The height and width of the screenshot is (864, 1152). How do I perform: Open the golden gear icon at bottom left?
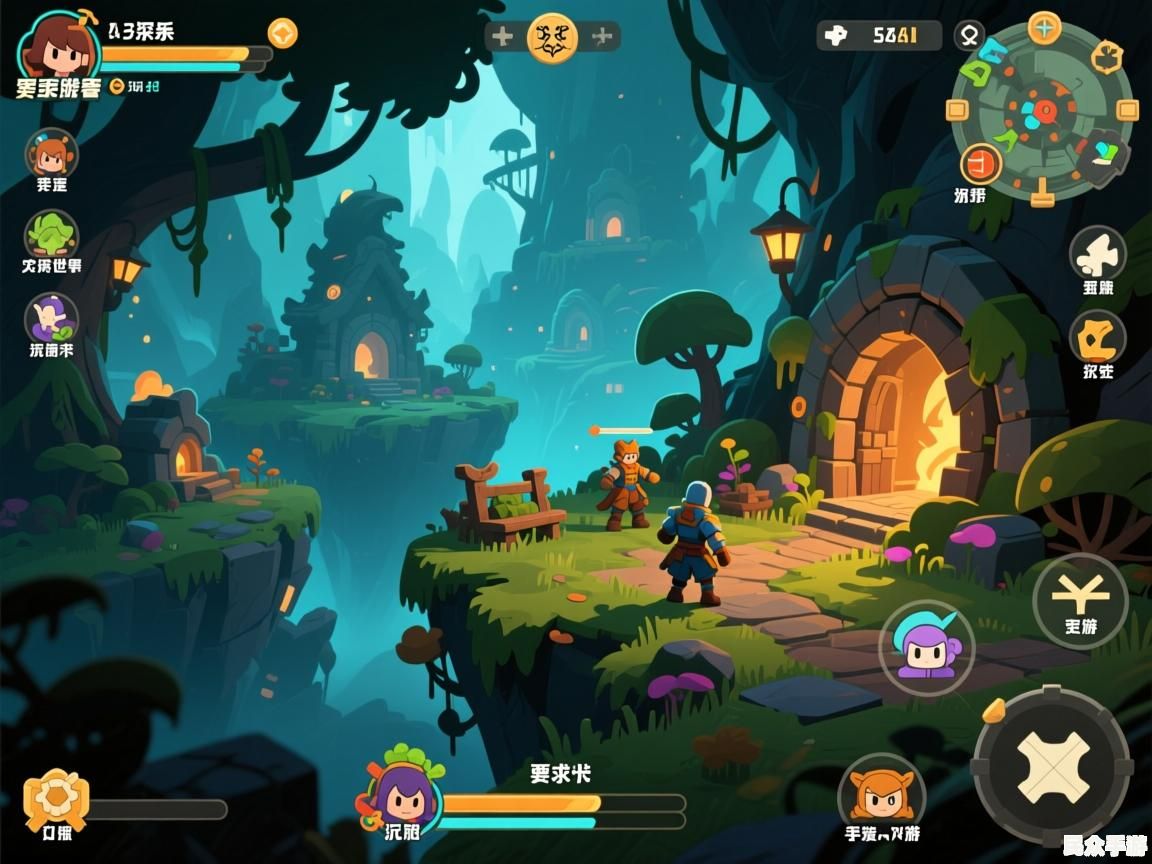[57, 797]
